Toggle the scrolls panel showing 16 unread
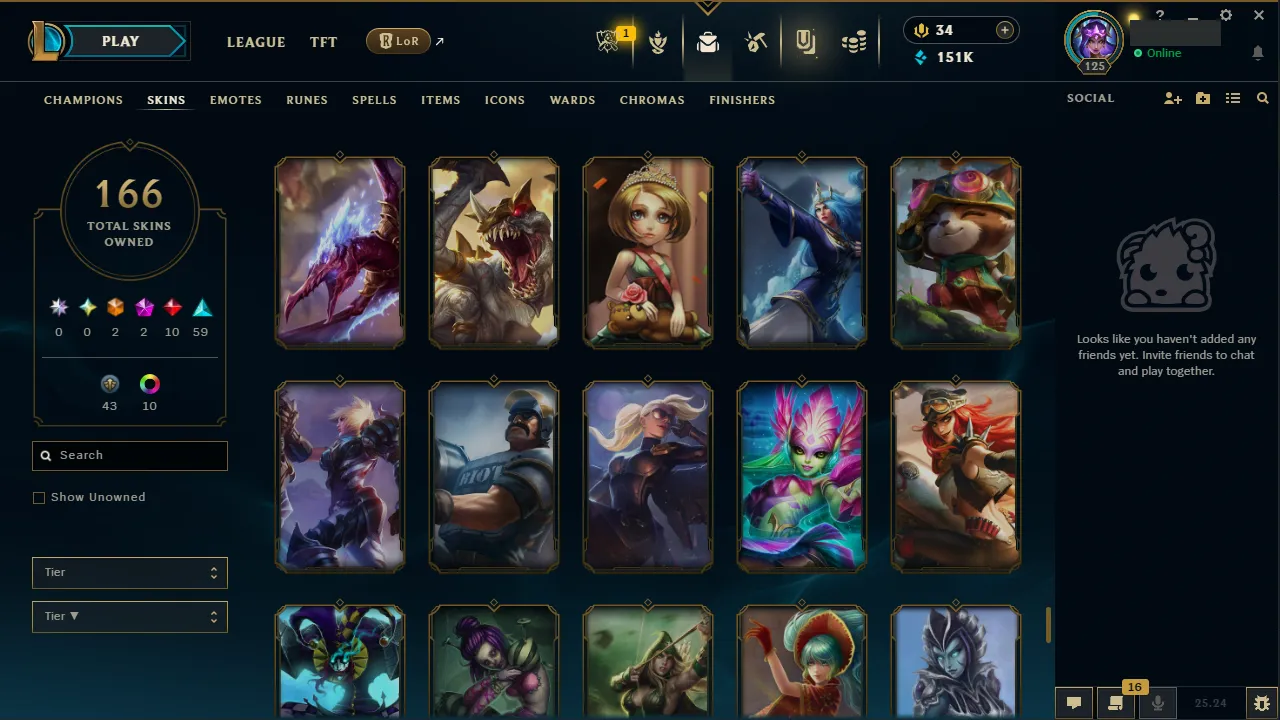The height and width of the screenshot is (720, 1280). (1115, 702)
